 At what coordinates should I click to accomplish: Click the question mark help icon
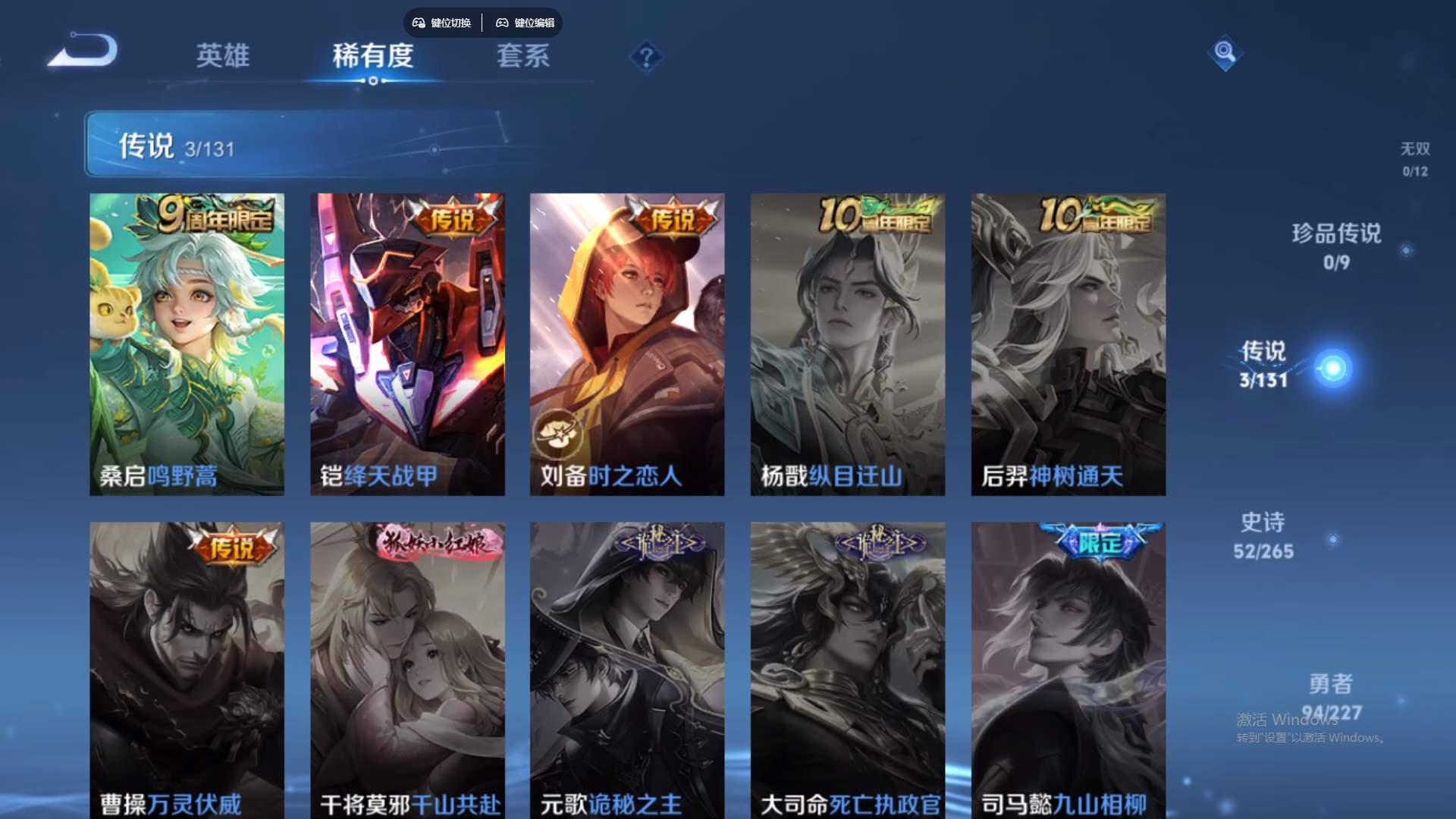645,56
